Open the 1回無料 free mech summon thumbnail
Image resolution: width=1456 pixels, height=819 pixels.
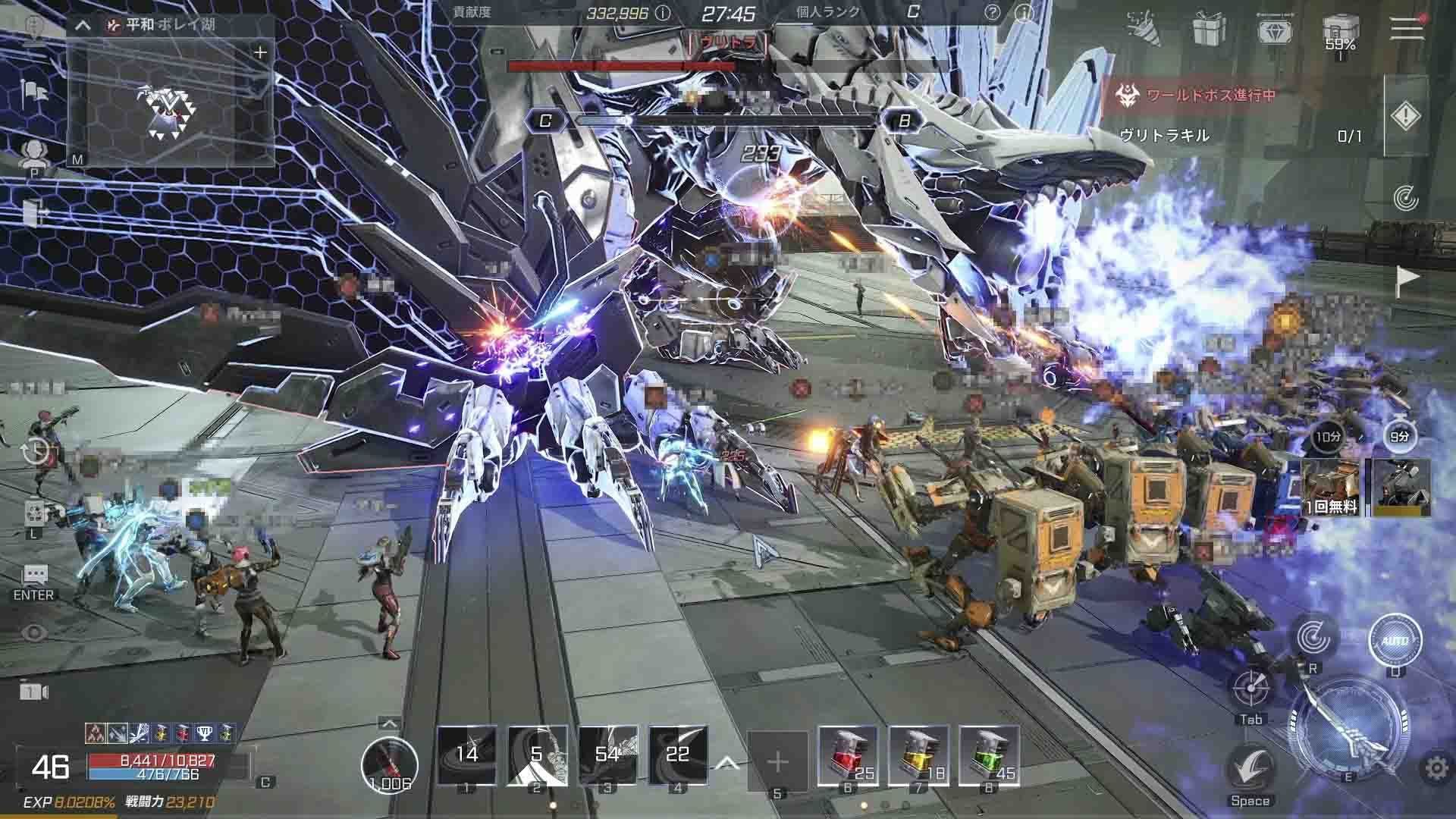1331,488
